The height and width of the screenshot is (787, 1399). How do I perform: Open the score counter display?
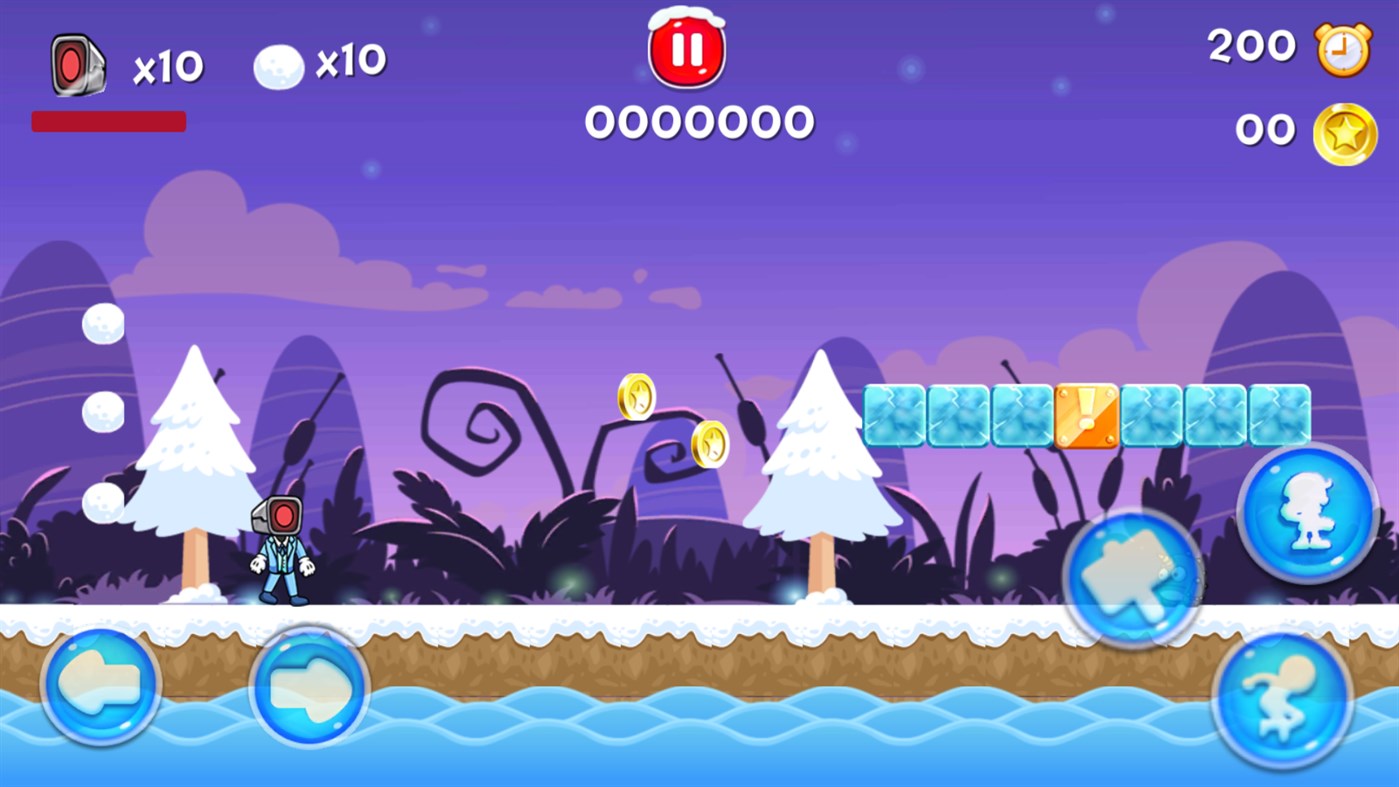699,122
